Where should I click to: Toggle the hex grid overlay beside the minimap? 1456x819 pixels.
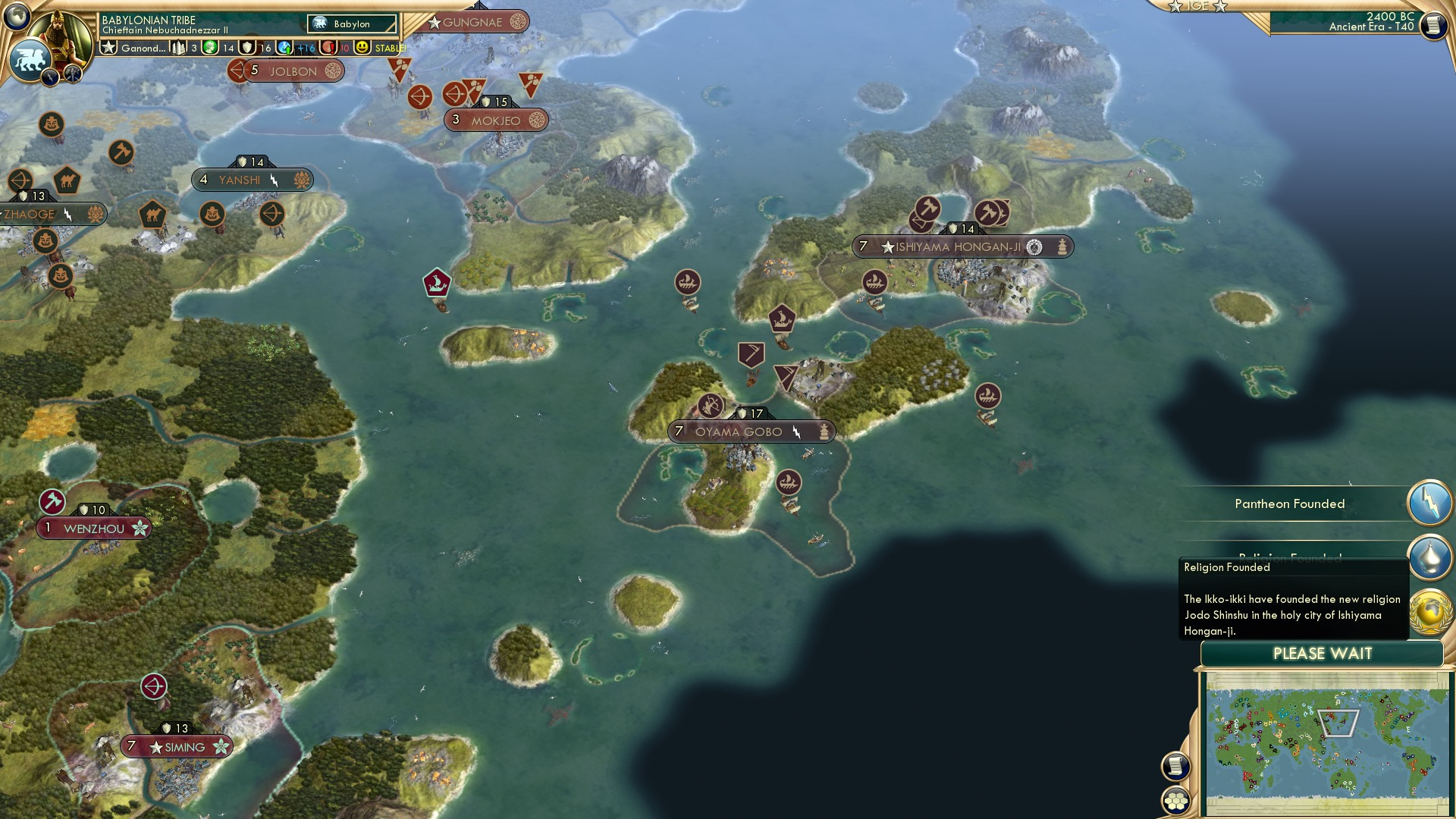[1175, 802]
